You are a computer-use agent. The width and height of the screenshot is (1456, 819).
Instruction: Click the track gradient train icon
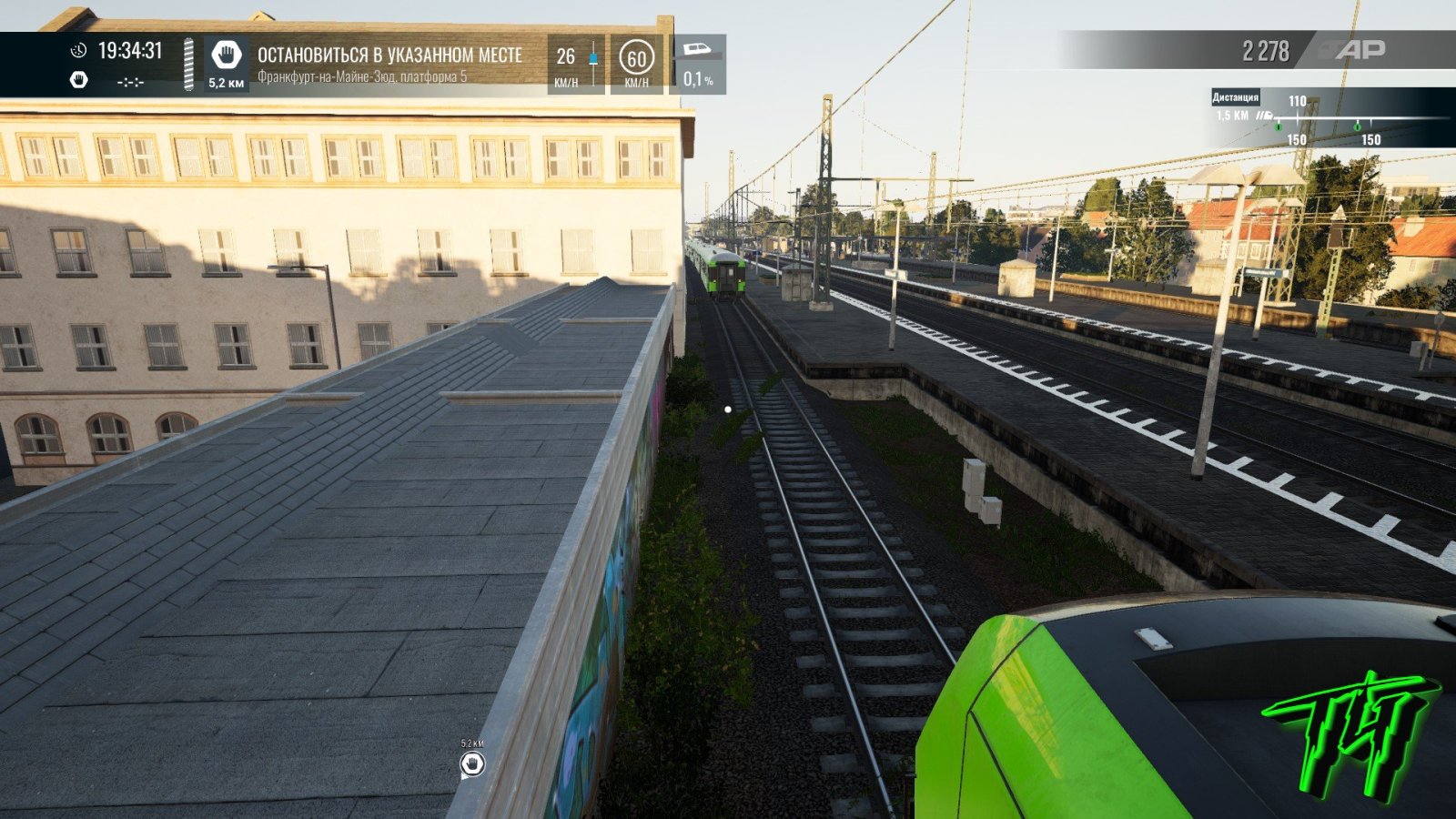(x=698, y=49)
